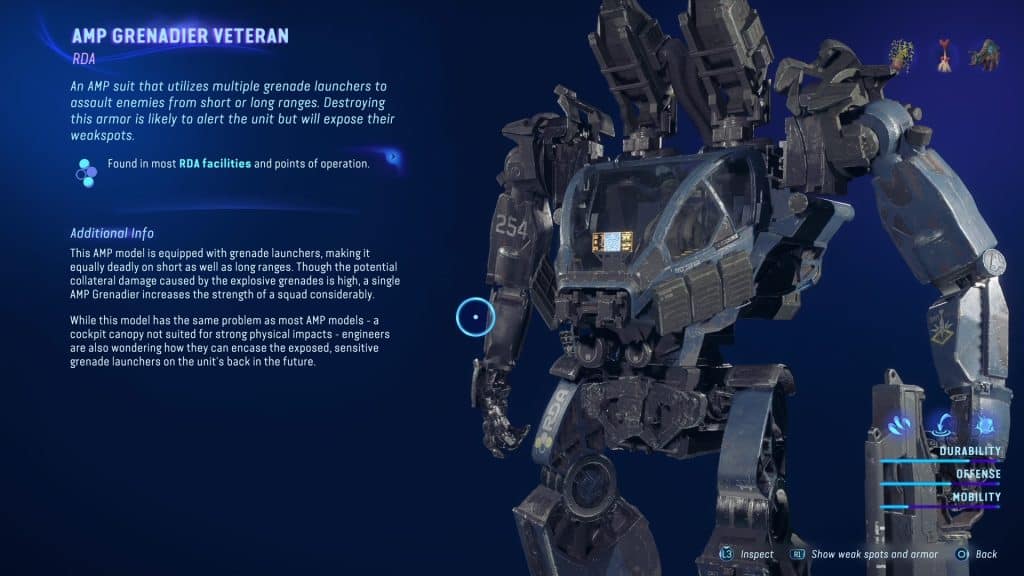Go back using the Back label
Image resolution: width=1024 pixels, height=576 pixels.
coord(985,554)
